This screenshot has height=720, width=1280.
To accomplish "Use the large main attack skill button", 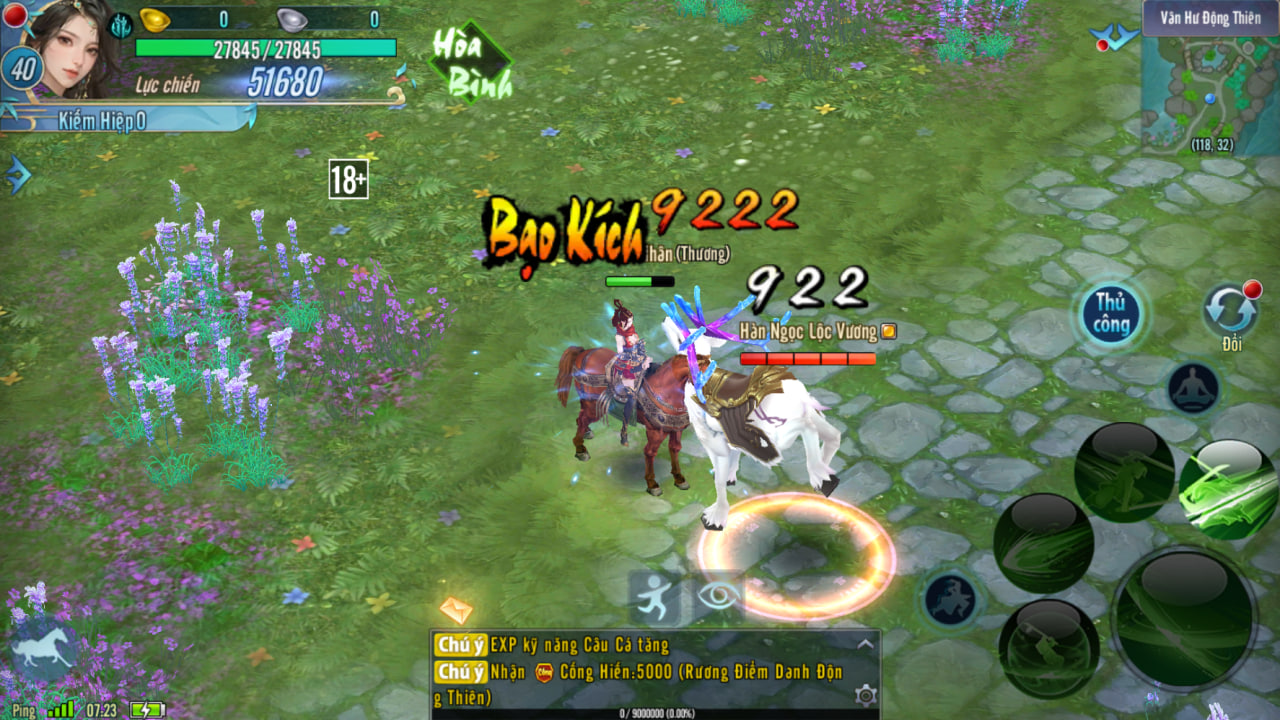I will (x=1183, y=618).
